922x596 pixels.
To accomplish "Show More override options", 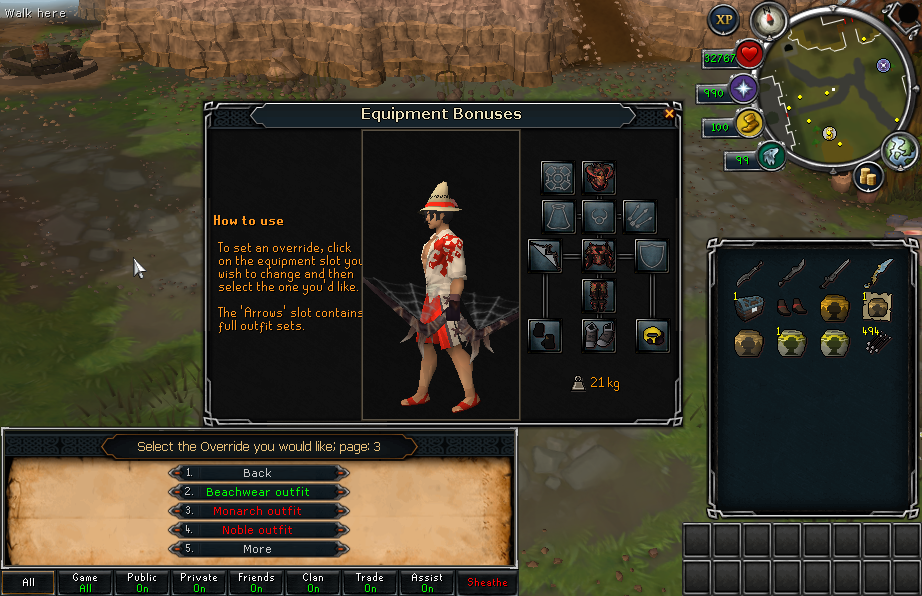I will tap(257, 549).
